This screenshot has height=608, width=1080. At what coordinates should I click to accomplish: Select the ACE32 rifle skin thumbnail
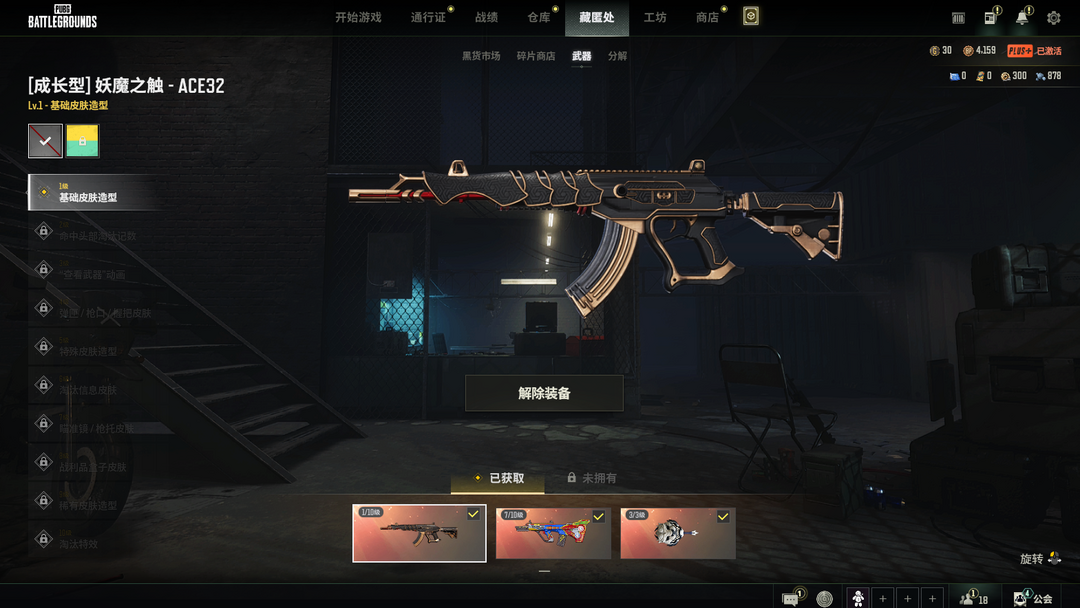pos(419,533)
